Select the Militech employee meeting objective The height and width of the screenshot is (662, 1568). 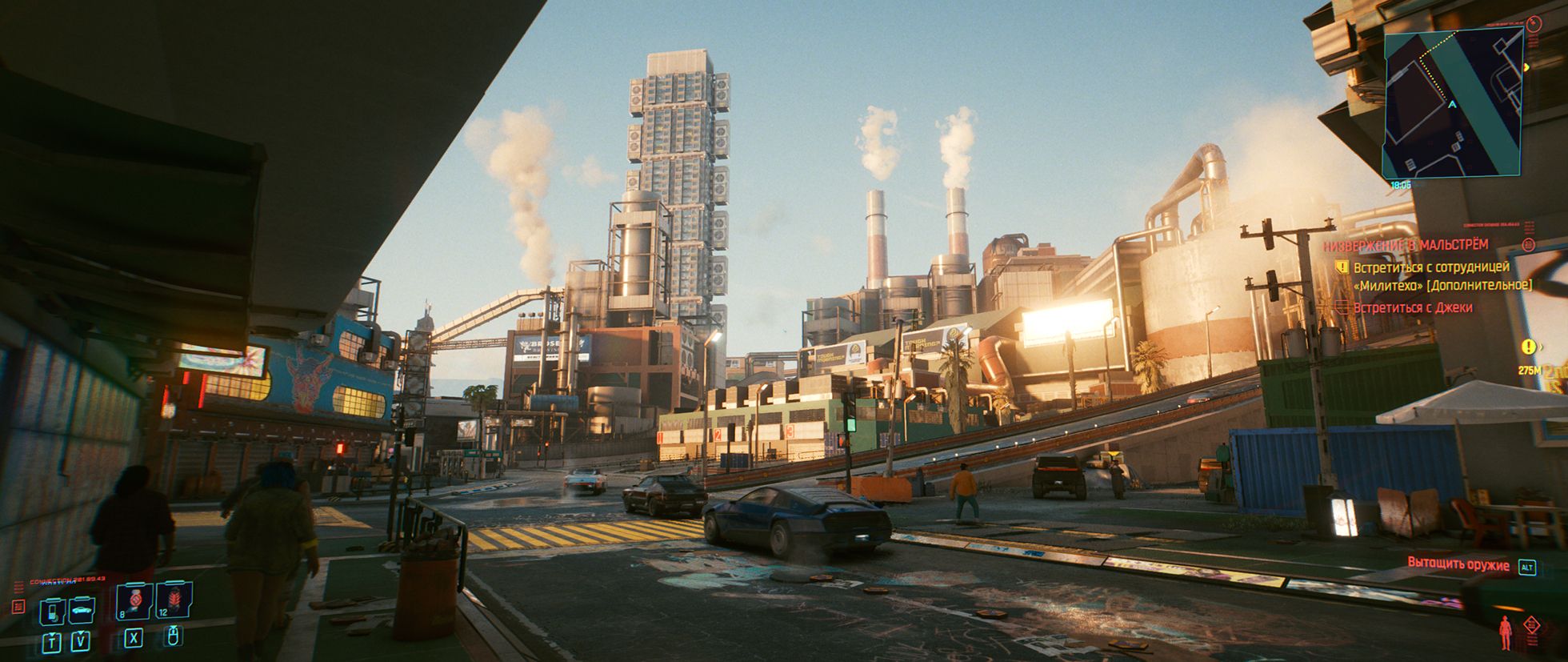(x=1442, y=276)
